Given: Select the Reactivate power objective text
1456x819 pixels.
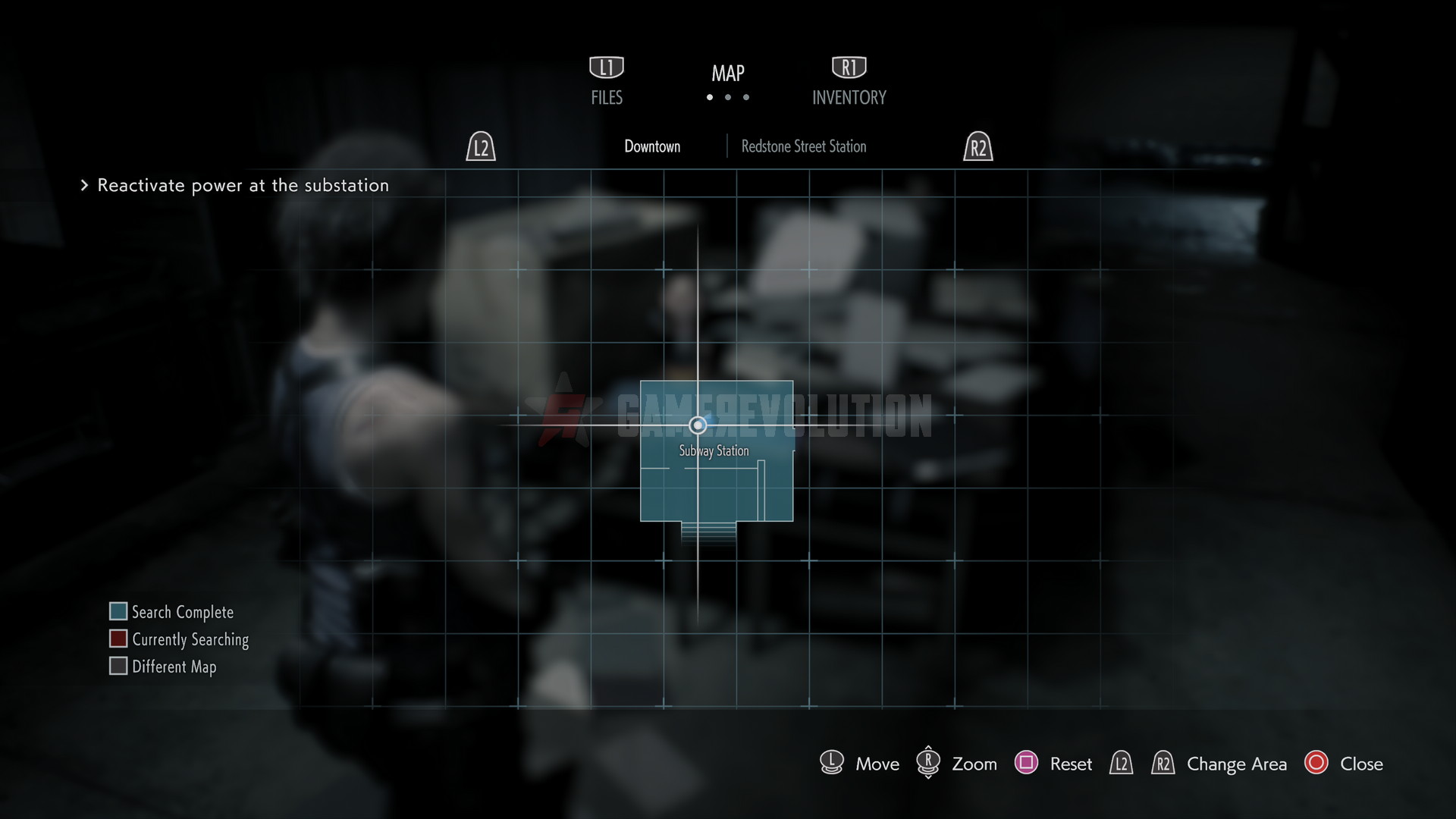Looking at the screenshot, I should point(243,186).
